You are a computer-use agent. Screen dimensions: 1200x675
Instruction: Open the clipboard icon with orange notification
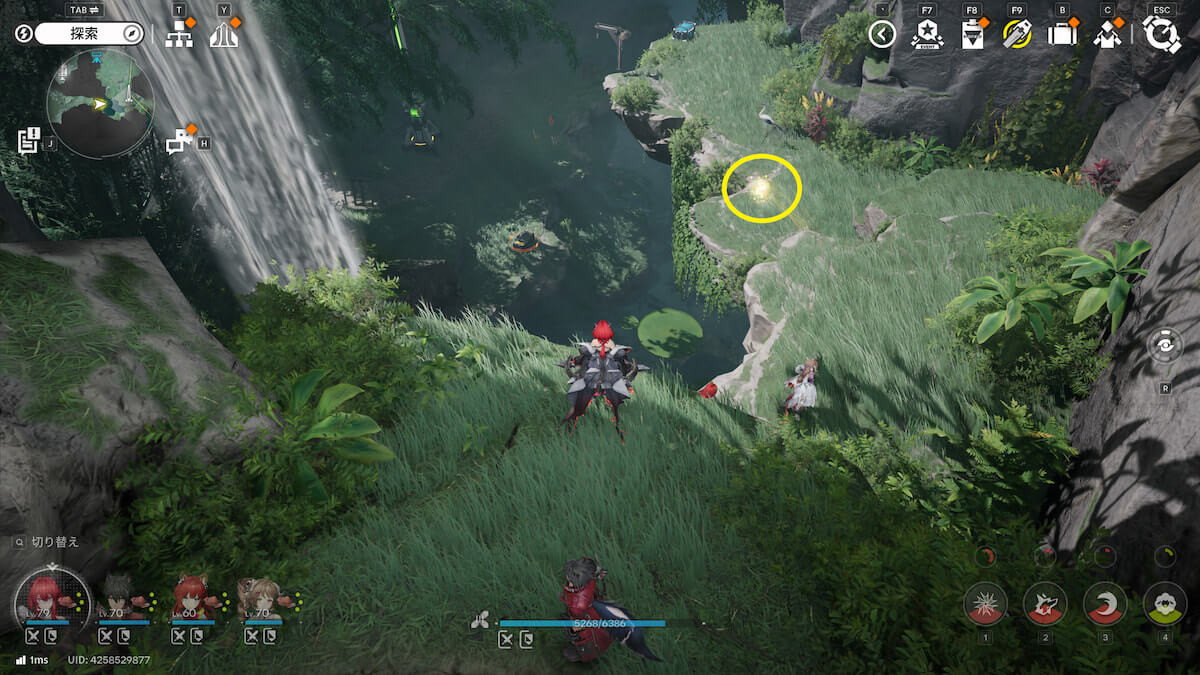971,35
